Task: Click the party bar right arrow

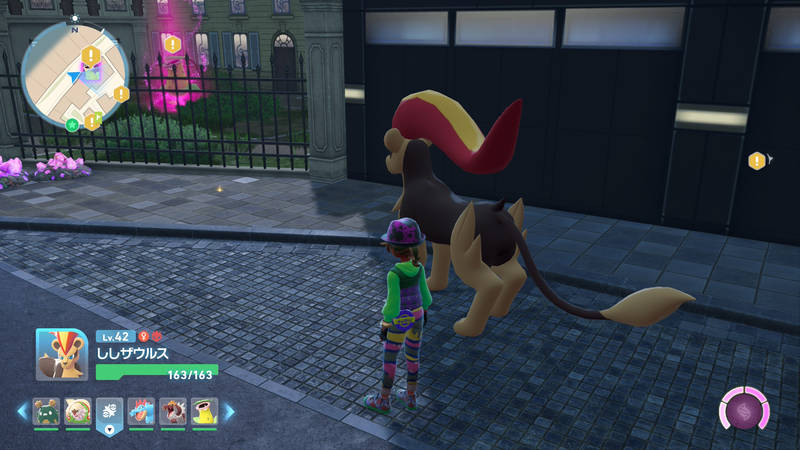Action: click(229, 411)
